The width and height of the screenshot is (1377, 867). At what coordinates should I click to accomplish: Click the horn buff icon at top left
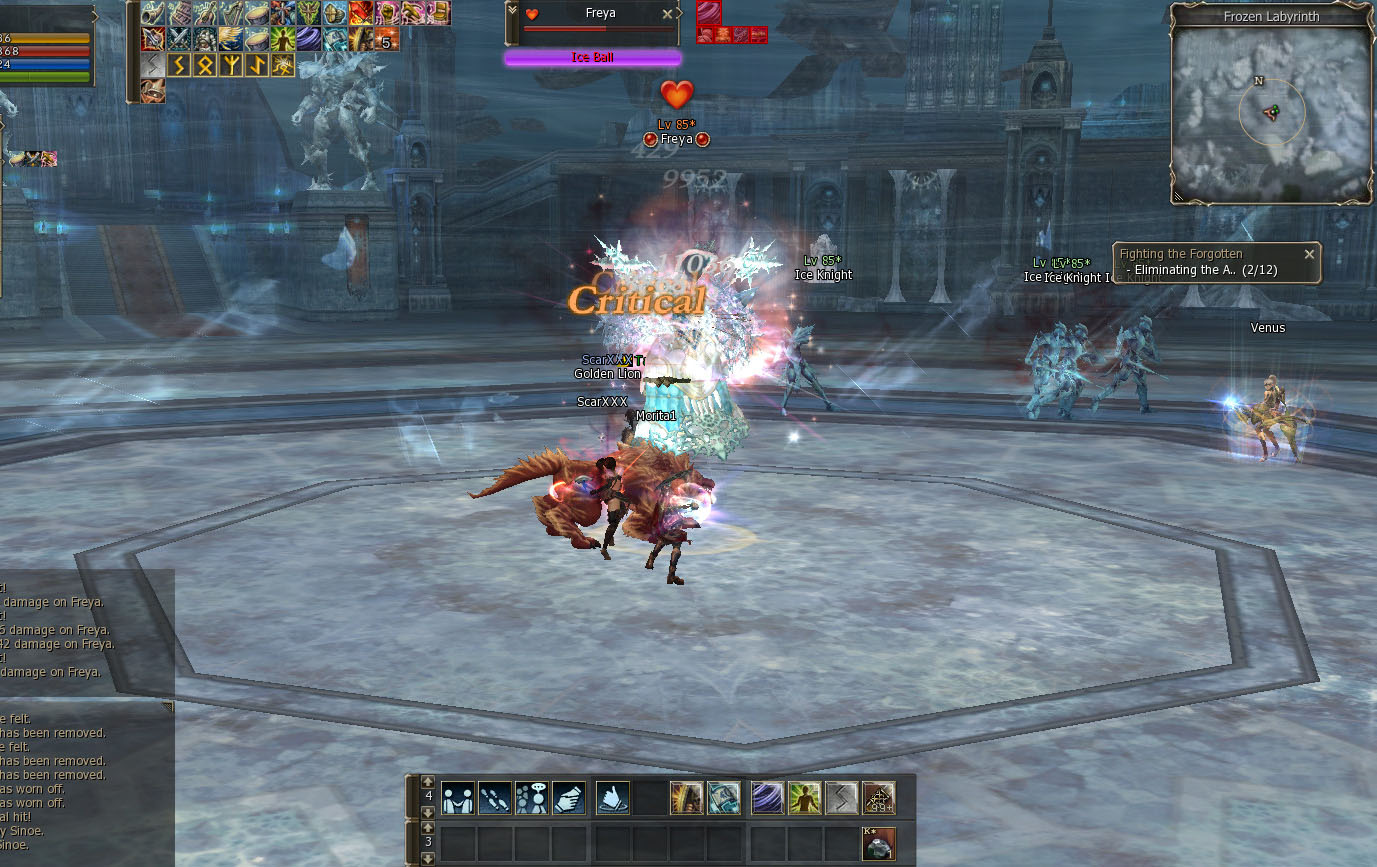tap(152, 13)
